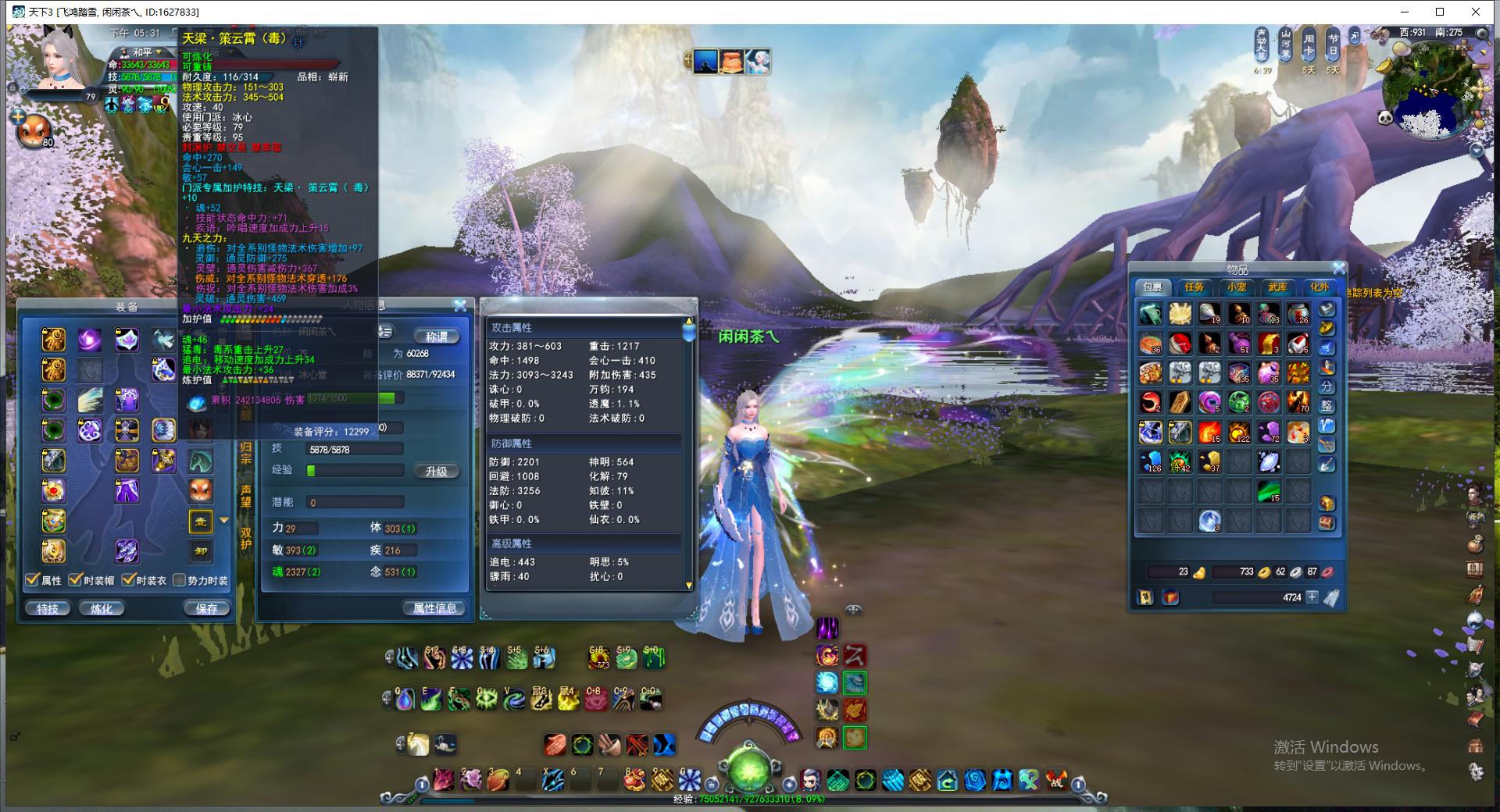
Task: Open the 小宠 tab in inventory
Action: coord(1236,287)
